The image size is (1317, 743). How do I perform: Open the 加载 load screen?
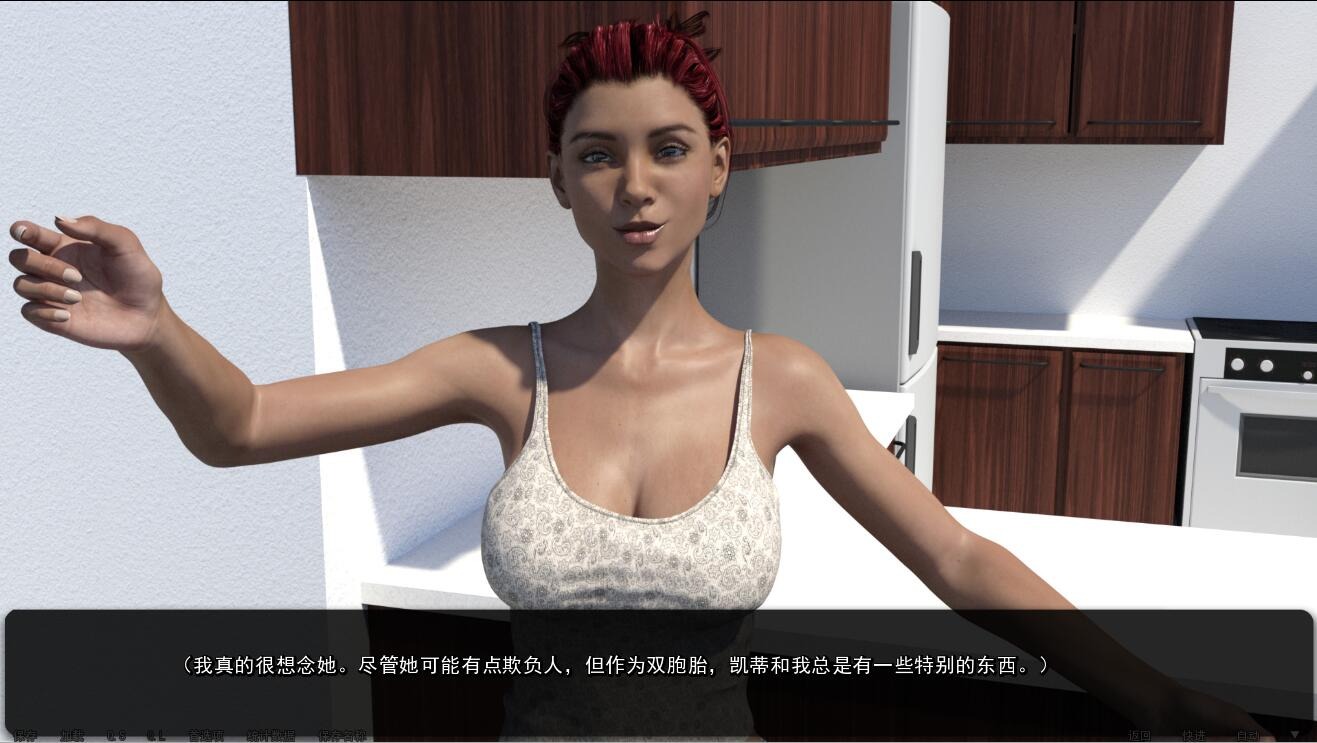[70, 734]
